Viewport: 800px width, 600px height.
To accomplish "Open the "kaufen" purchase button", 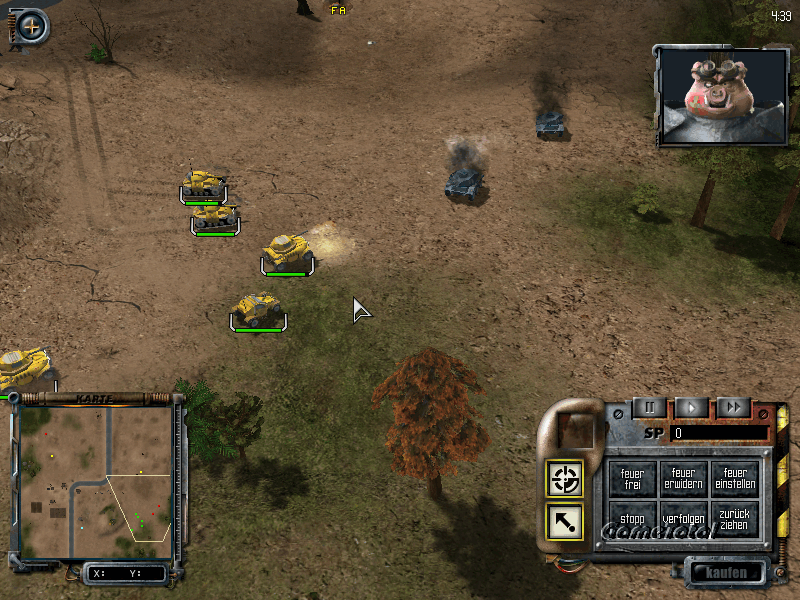I will [726, 572].
